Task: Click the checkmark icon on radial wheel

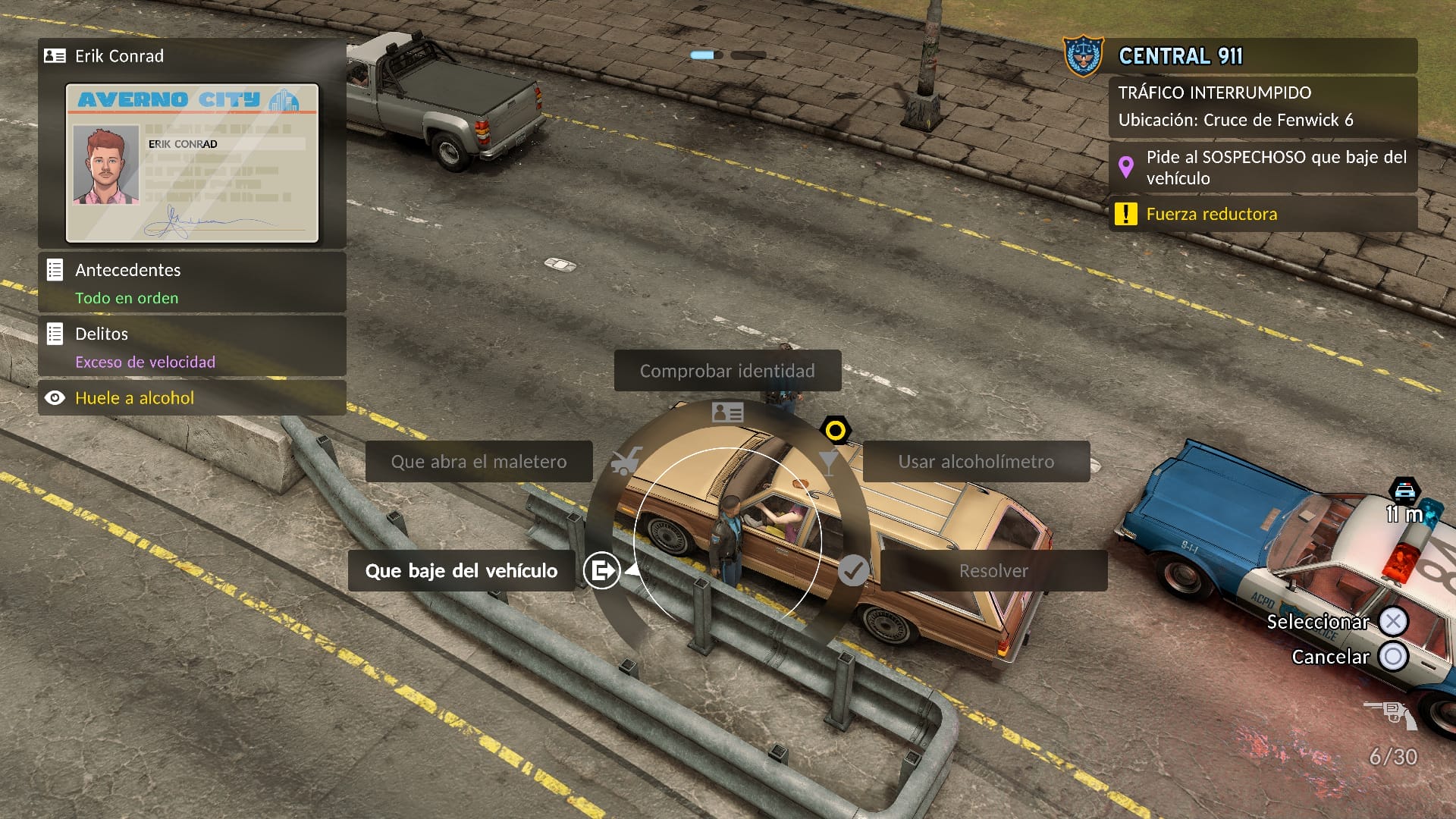Action: click(853, 570)
